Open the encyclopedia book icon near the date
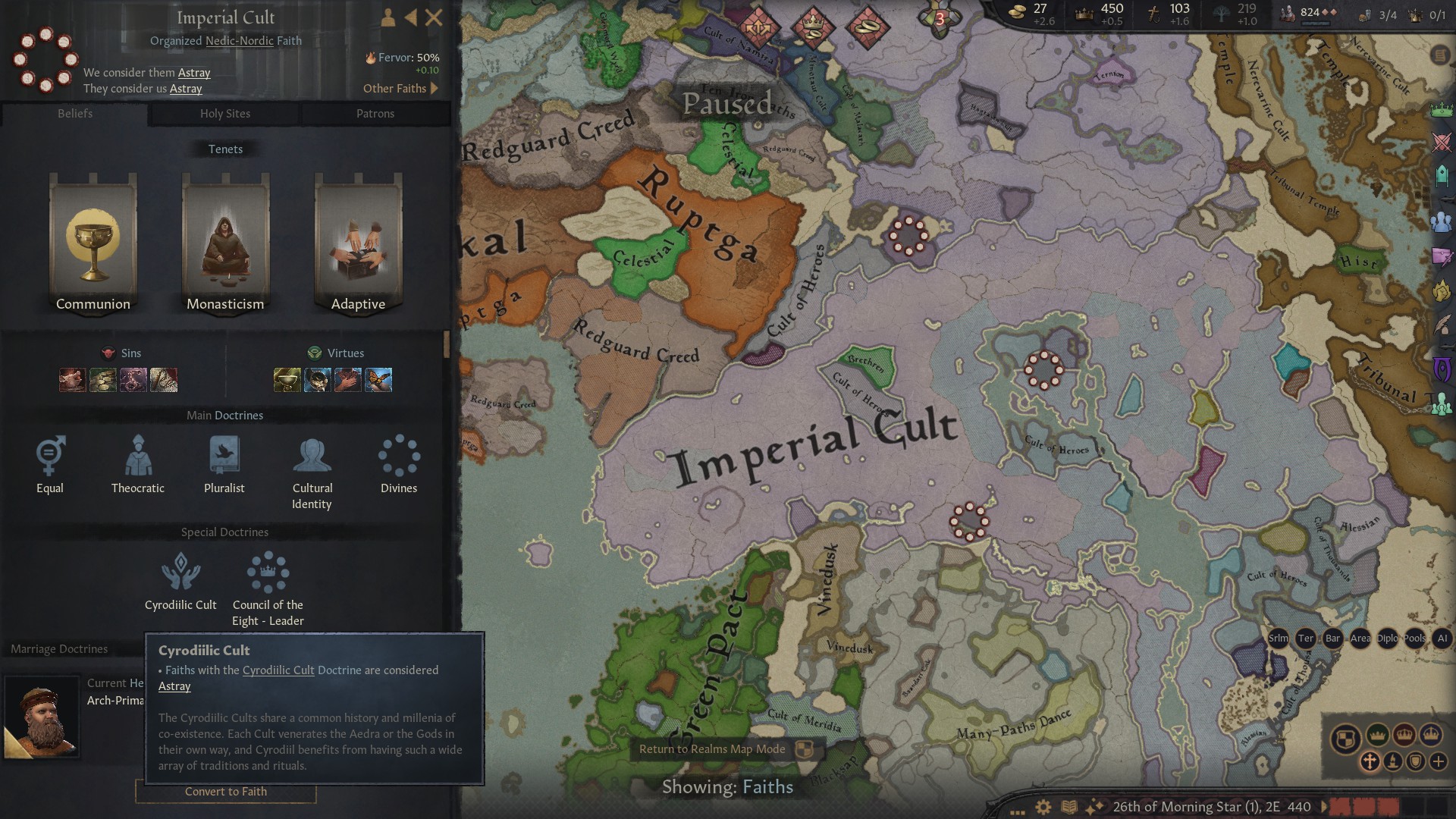Image resolution: width=1456 pixels, height=819 pixels. point(1069,807)
